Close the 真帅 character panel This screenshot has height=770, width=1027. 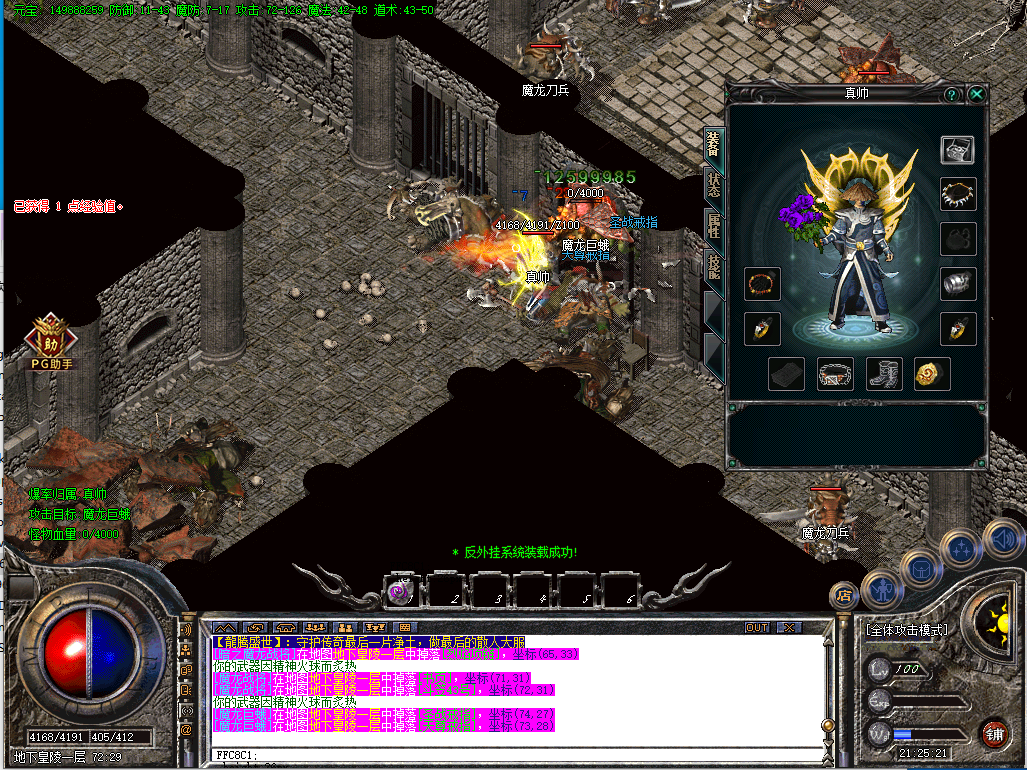pos(977,94)
